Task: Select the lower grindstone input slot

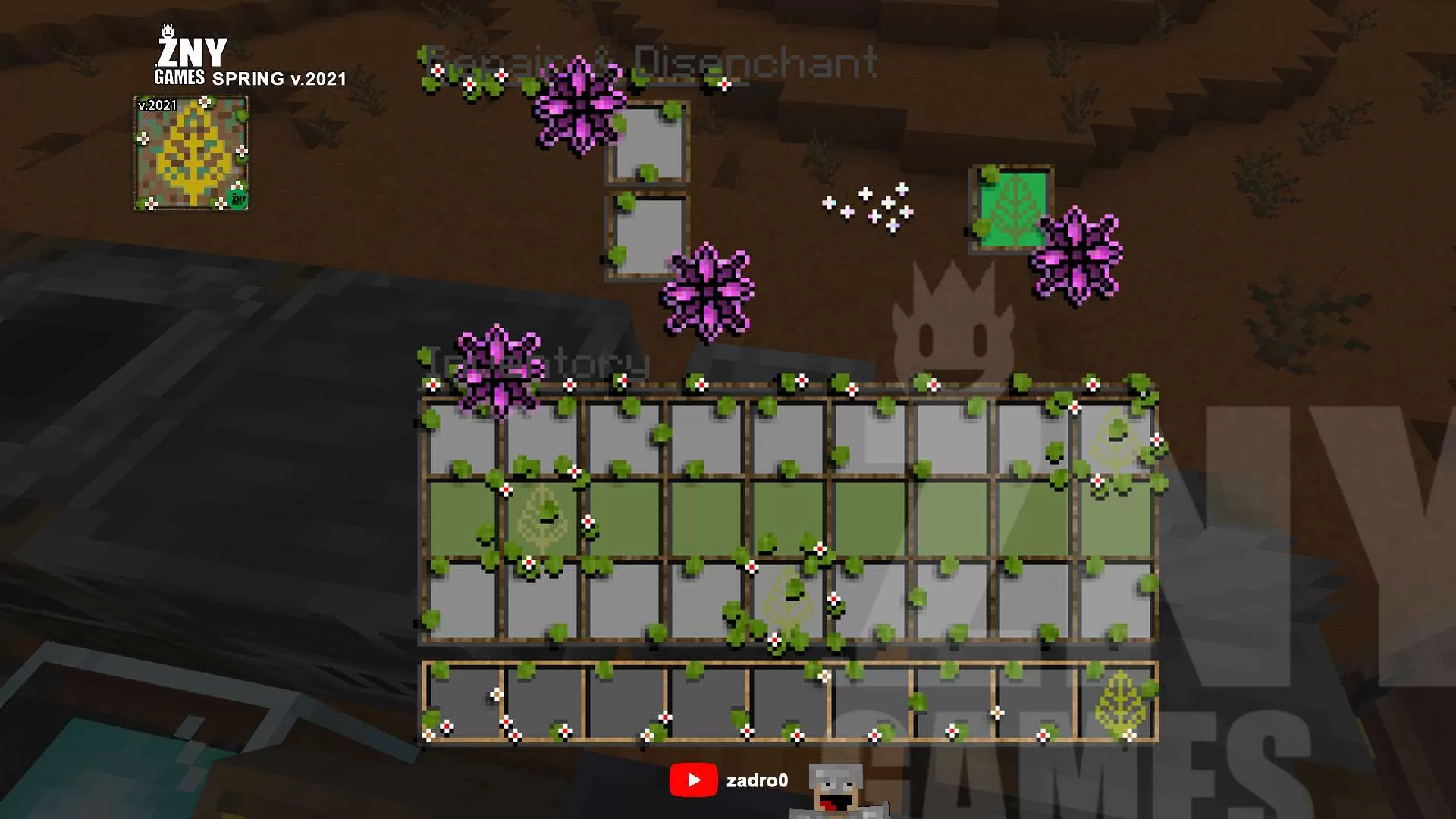Action: [x=648, y=235]
